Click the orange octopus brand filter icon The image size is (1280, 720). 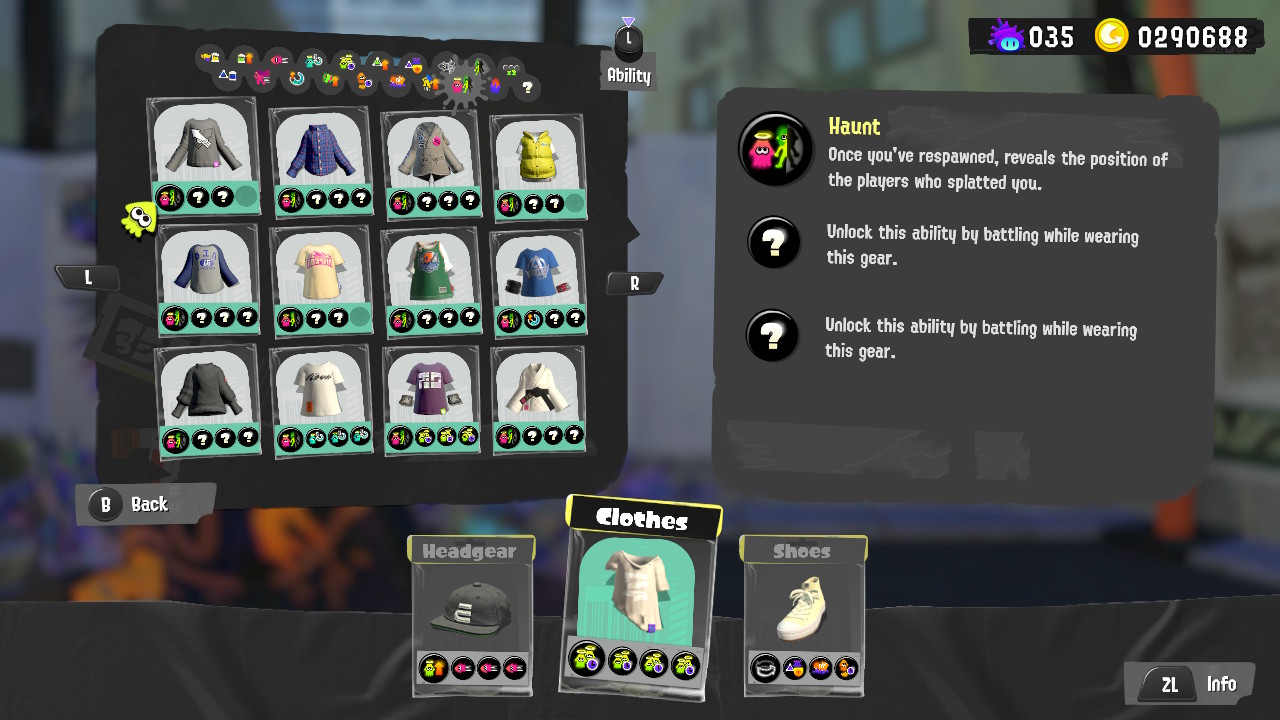pos(363,82)
